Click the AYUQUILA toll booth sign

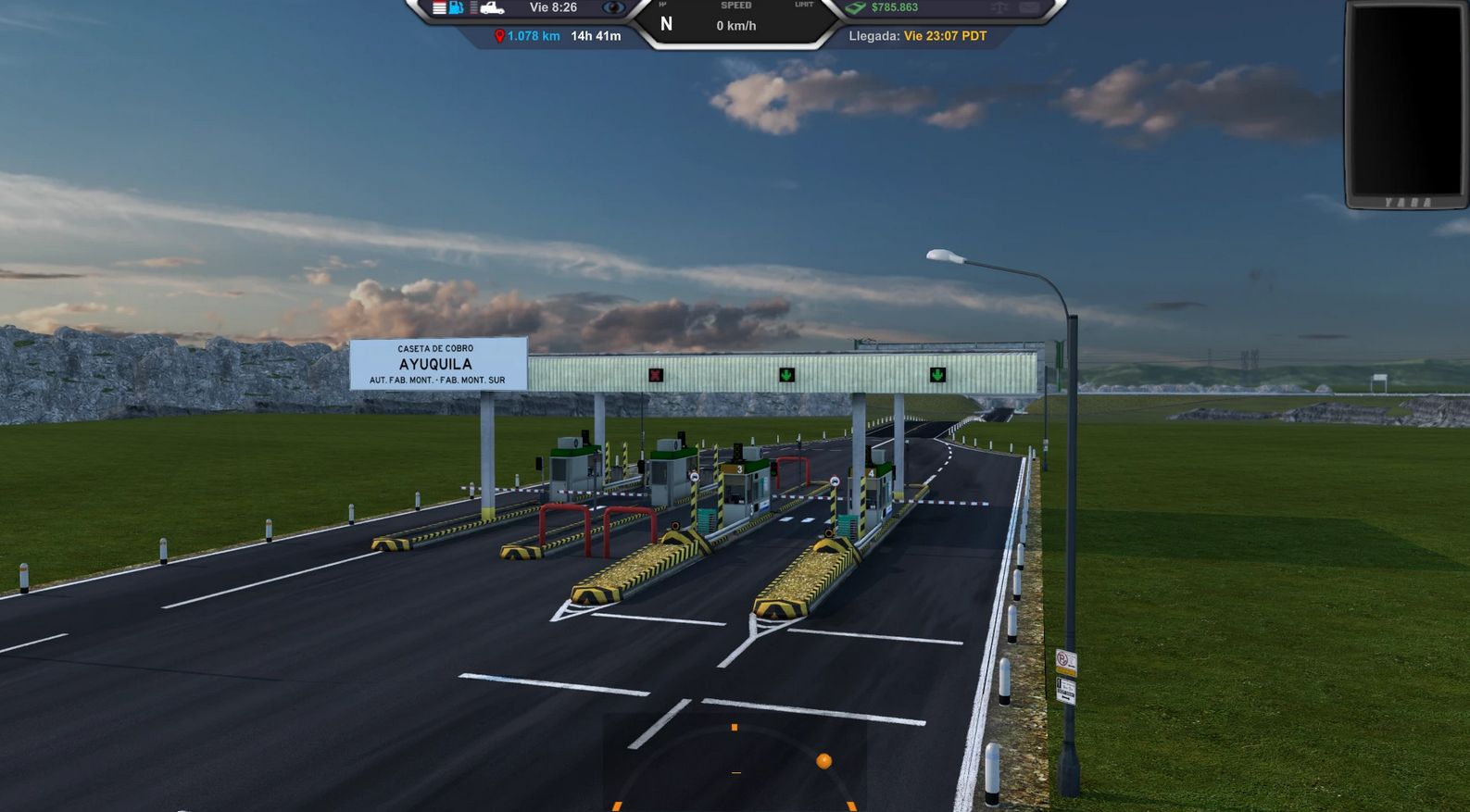point(435,364)
